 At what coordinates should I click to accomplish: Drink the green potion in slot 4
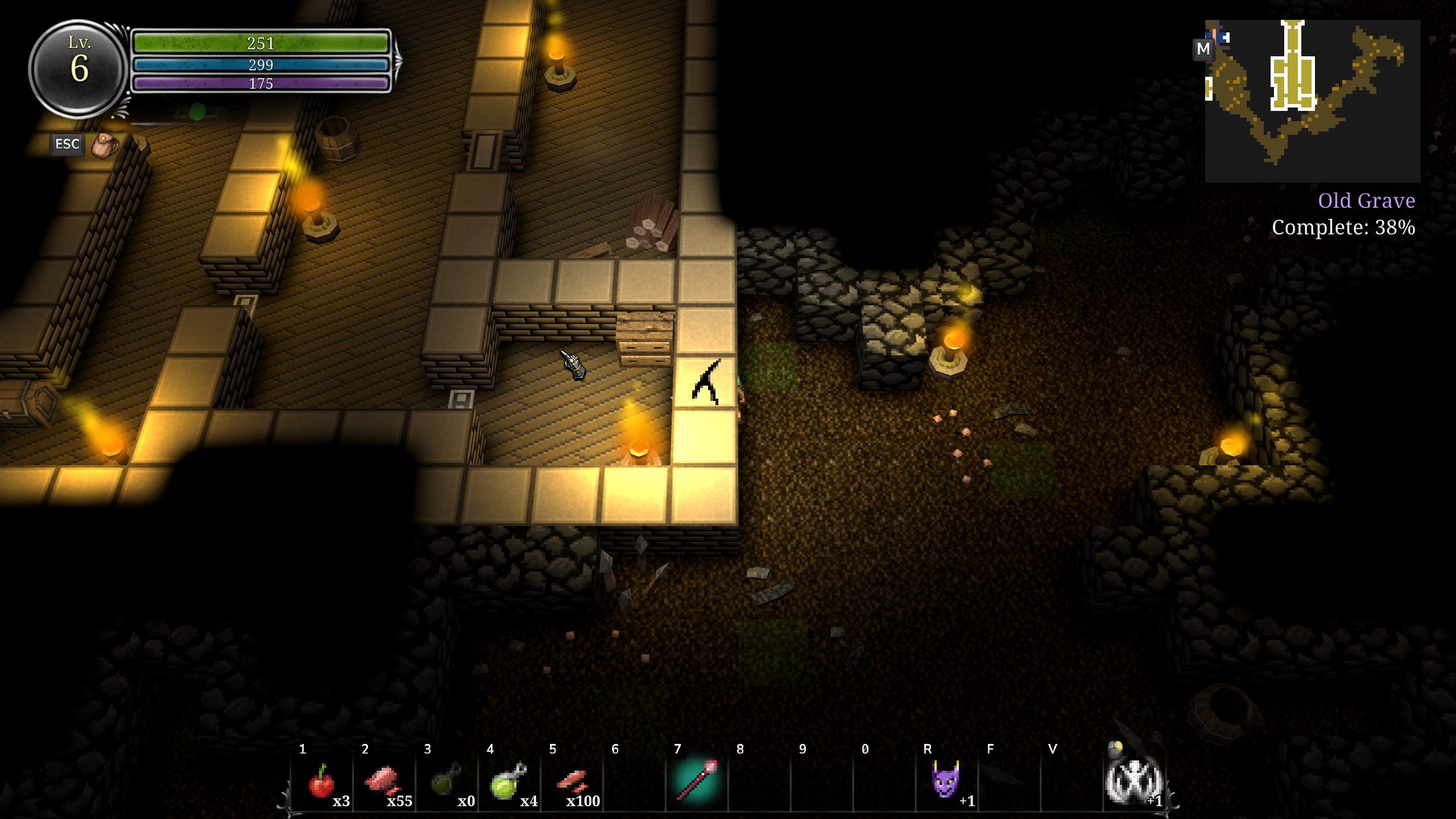point(508,783)
